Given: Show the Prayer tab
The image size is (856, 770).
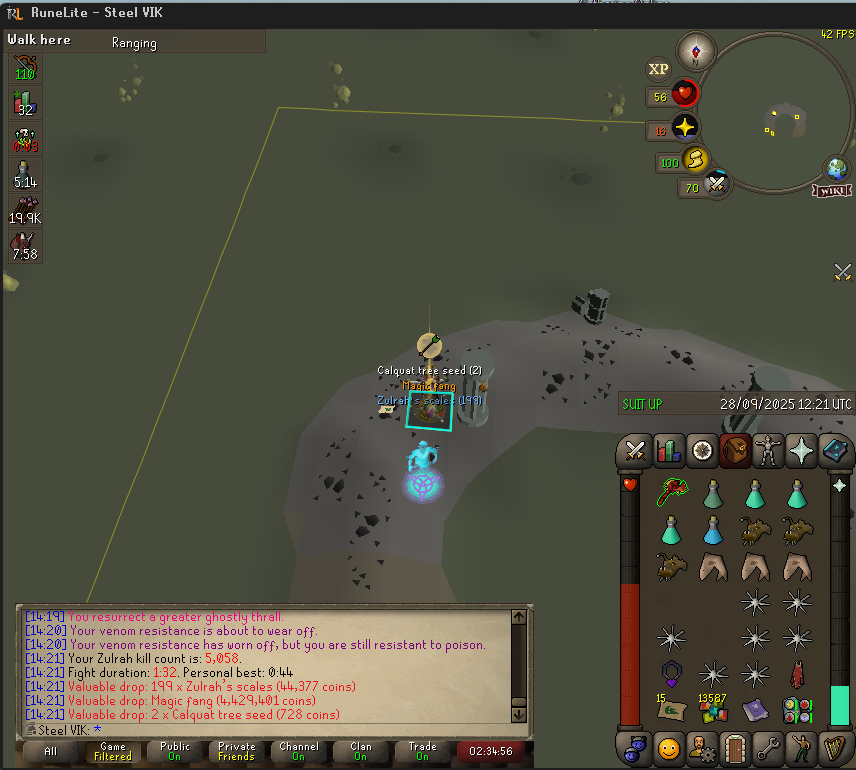Looking at the screenshot, I should [800, 451].
